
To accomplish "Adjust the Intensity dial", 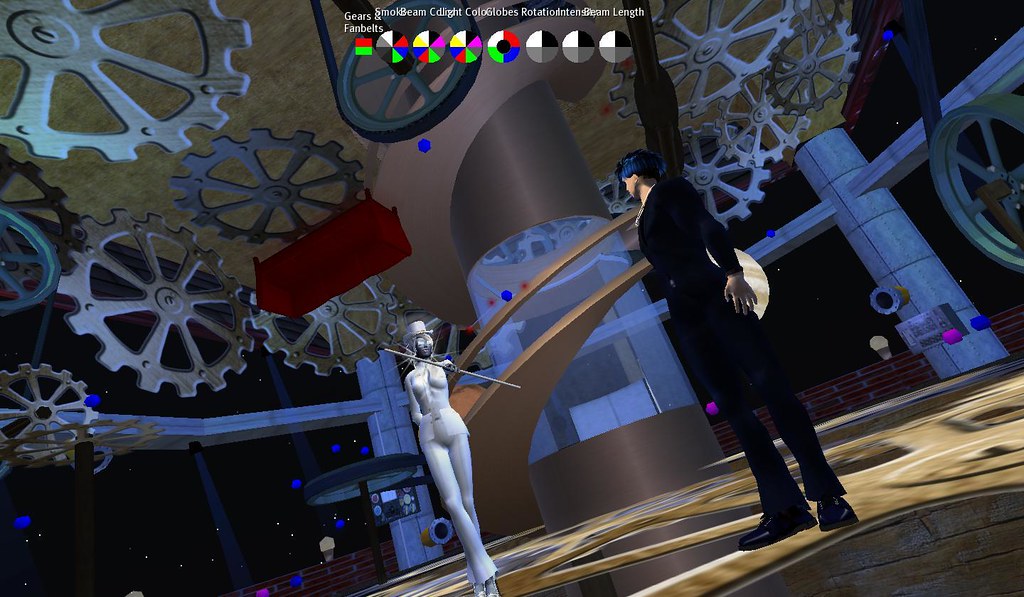I will [578, 46].
